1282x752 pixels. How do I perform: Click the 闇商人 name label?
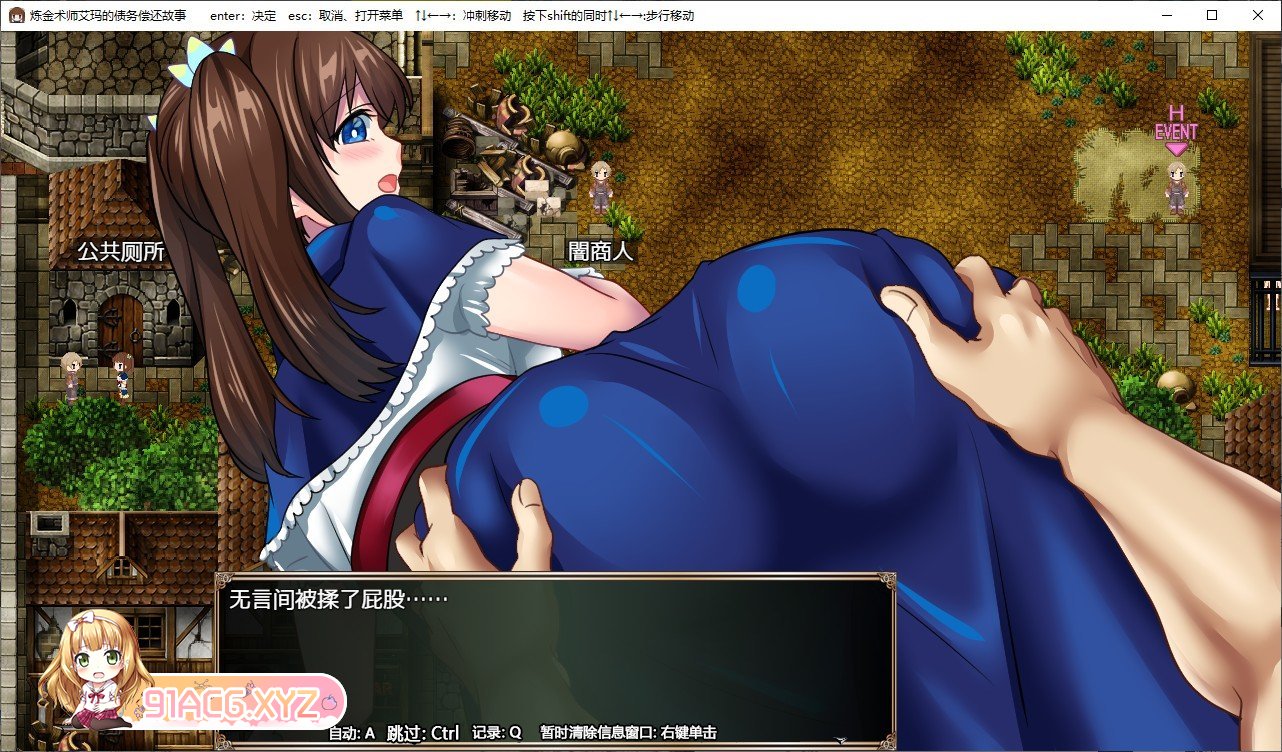[x=600, y=251]
